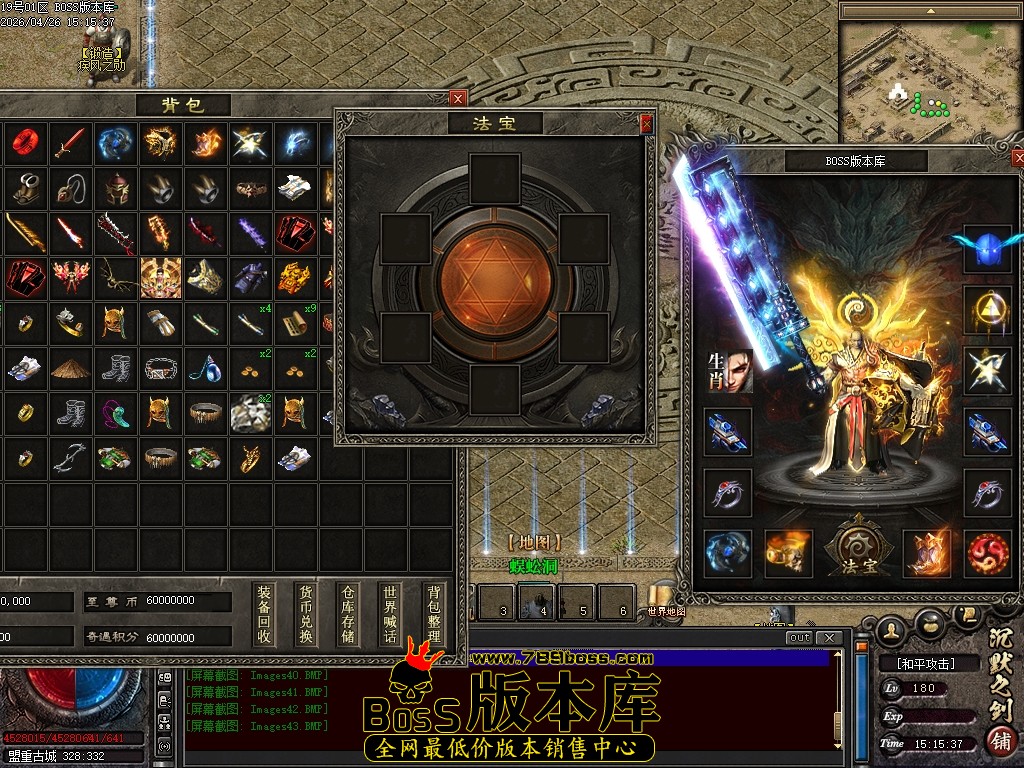The image size is (1024, 768).
Task: Sort the bag with 背包整理
Action: pyautogui.click(x=432, y=614)
